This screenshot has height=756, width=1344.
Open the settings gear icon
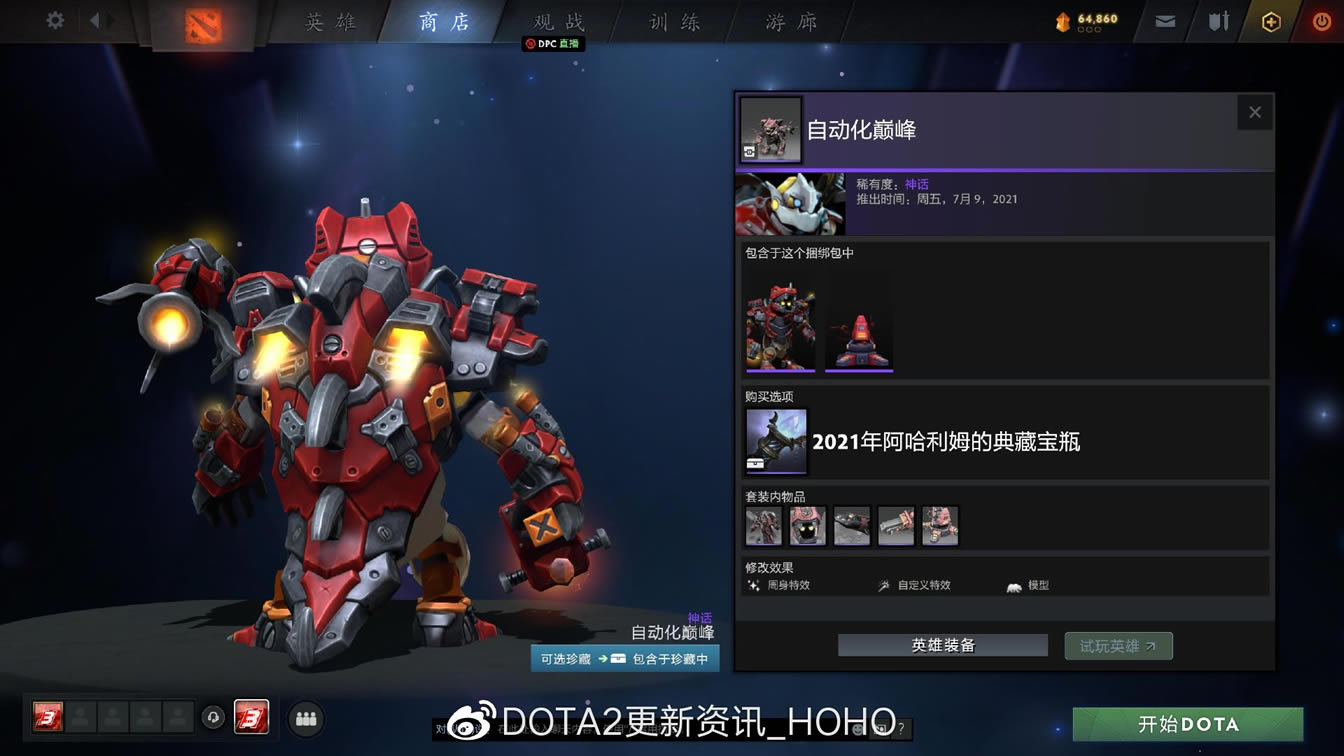[x=54, y=18]
